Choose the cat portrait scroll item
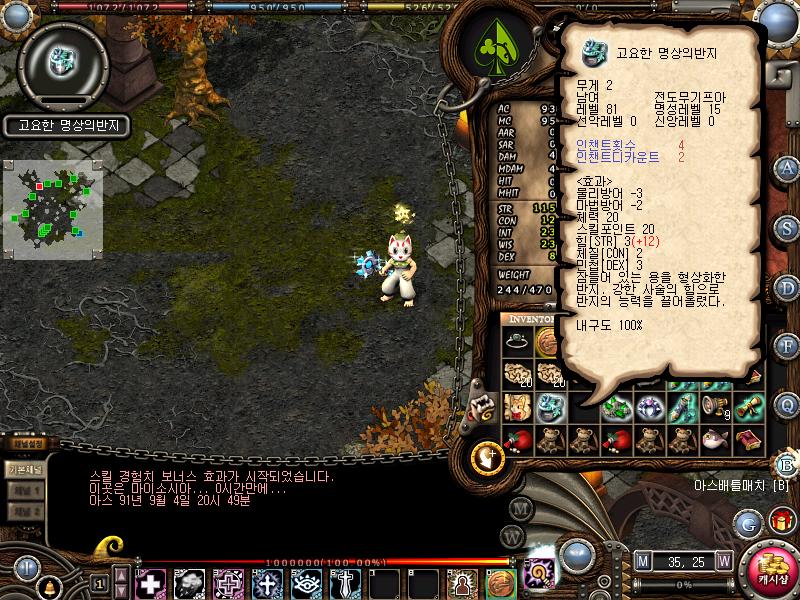 point(517,406)
